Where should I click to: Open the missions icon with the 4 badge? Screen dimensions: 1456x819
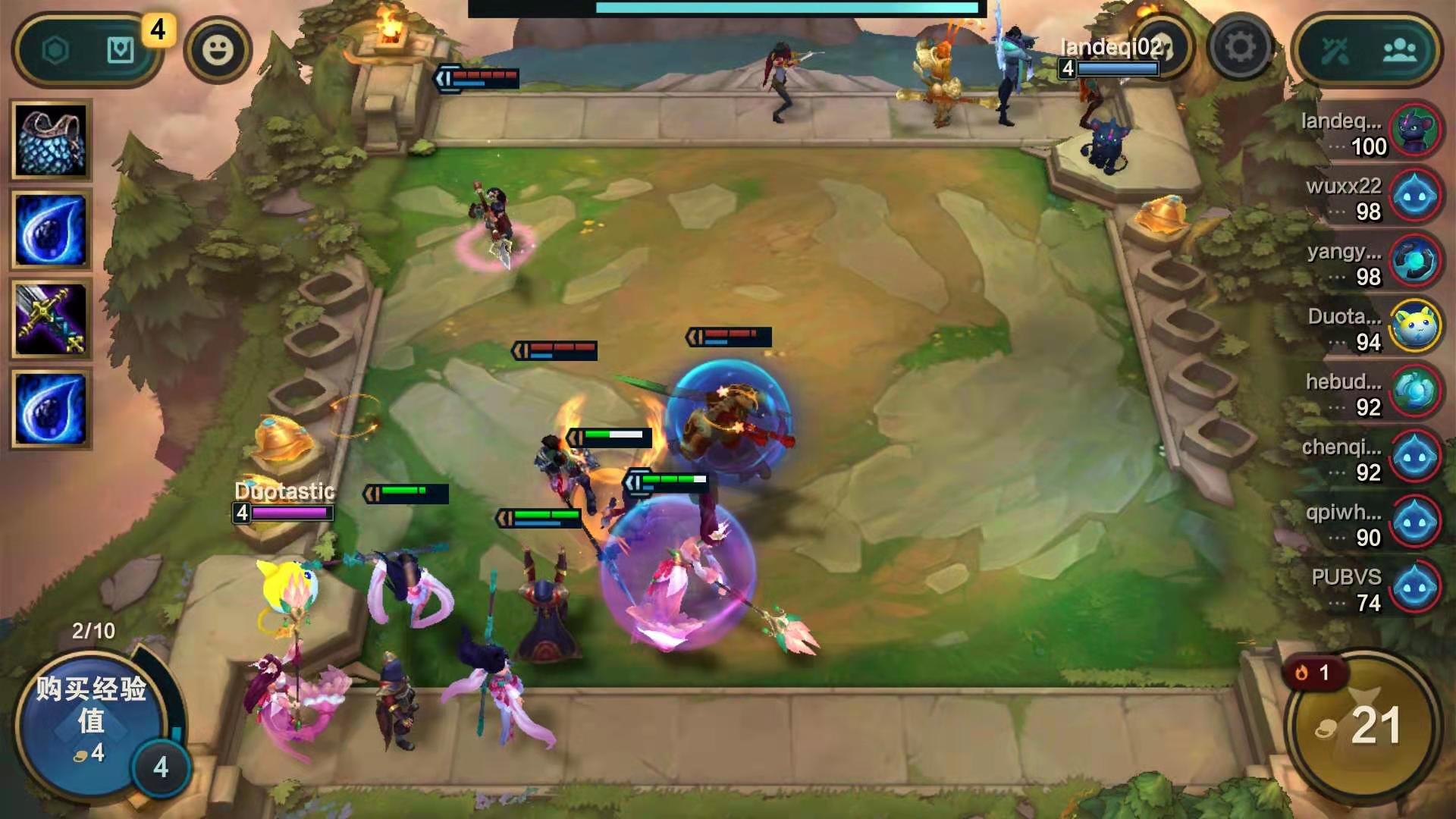tap(121, 51)
